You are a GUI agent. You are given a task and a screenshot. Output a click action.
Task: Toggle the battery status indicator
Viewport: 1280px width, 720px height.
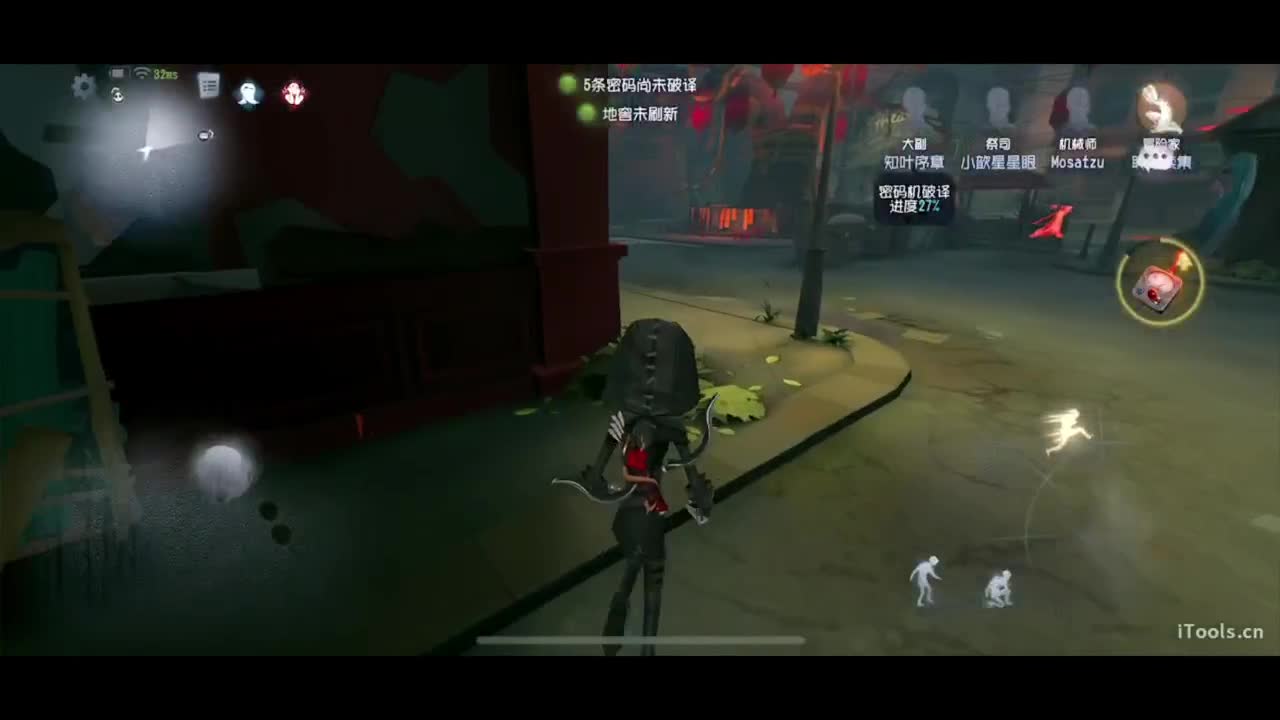[117, 72]
